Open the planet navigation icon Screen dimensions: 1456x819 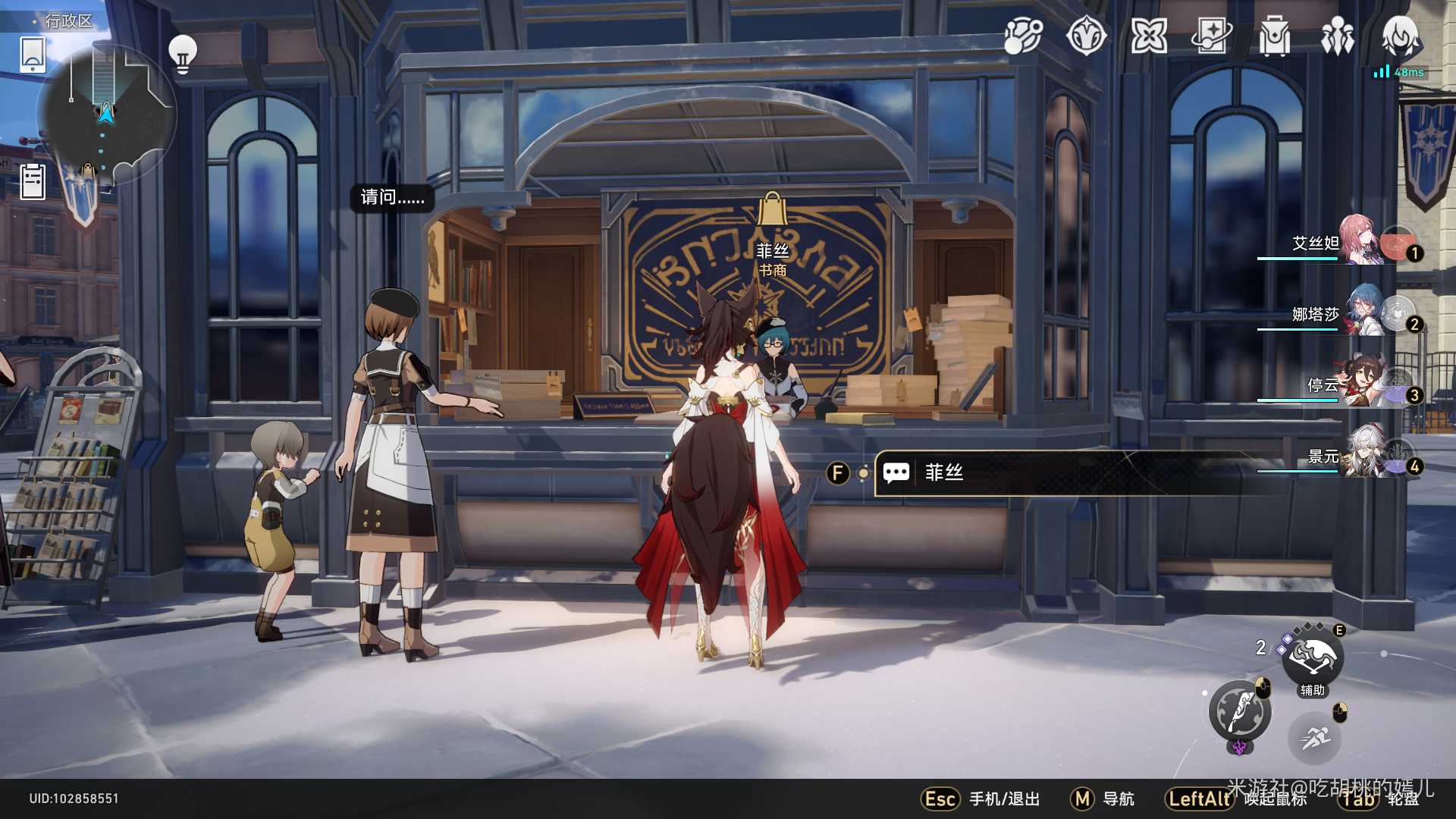point(1023,36)
